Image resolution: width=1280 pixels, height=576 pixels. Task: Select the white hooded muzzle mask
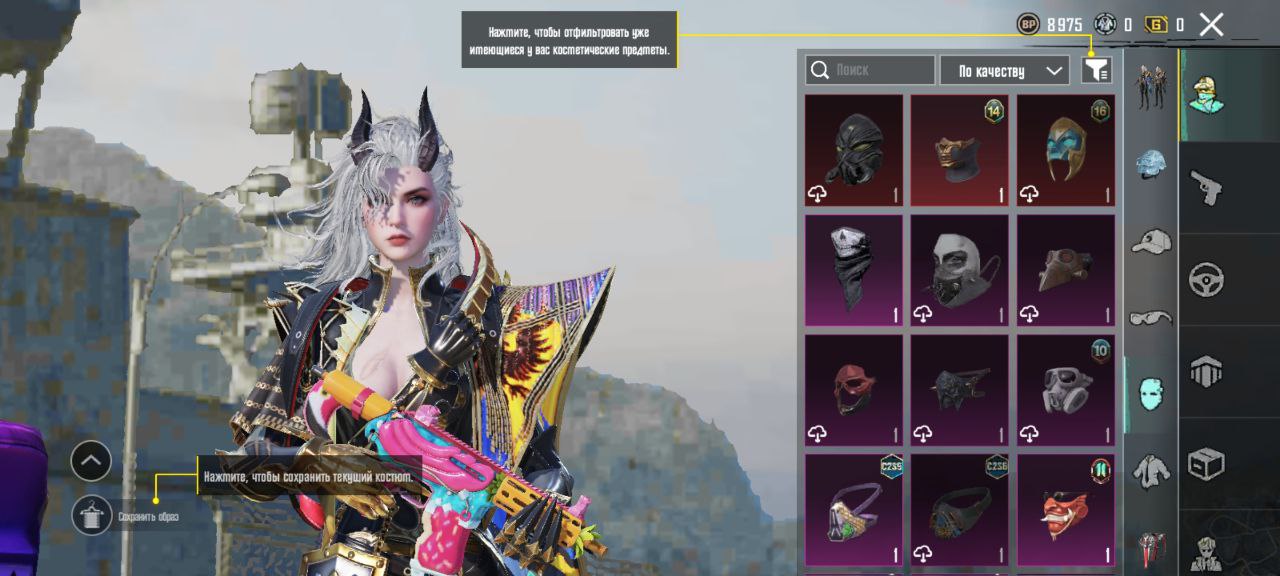click(960, 270)
